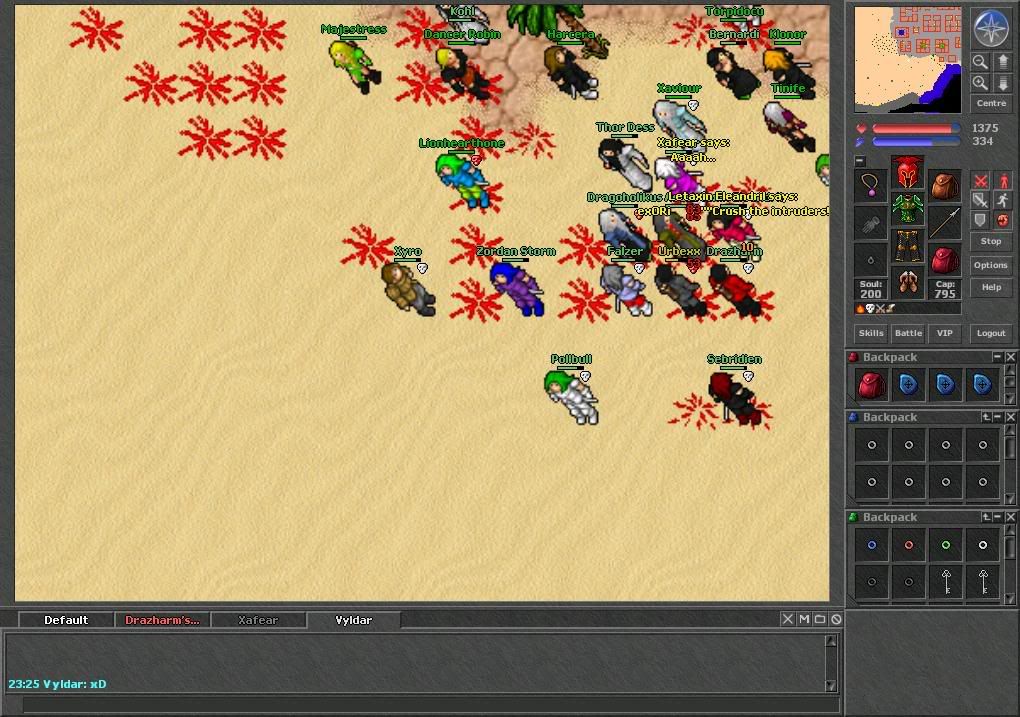Select the red helmet equipment slot
Screen dimensions: 1020x717
(908, 172)
